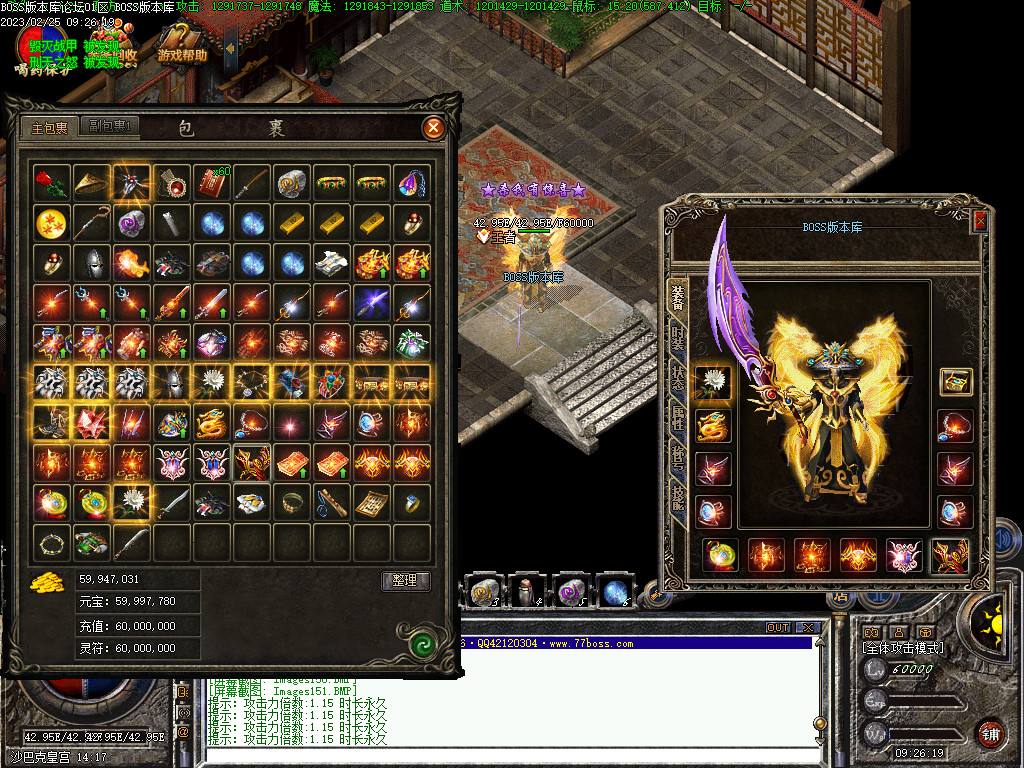Open the round red 铺 shop button
This screenshot has width=1024, height=768.
(990, 733)
